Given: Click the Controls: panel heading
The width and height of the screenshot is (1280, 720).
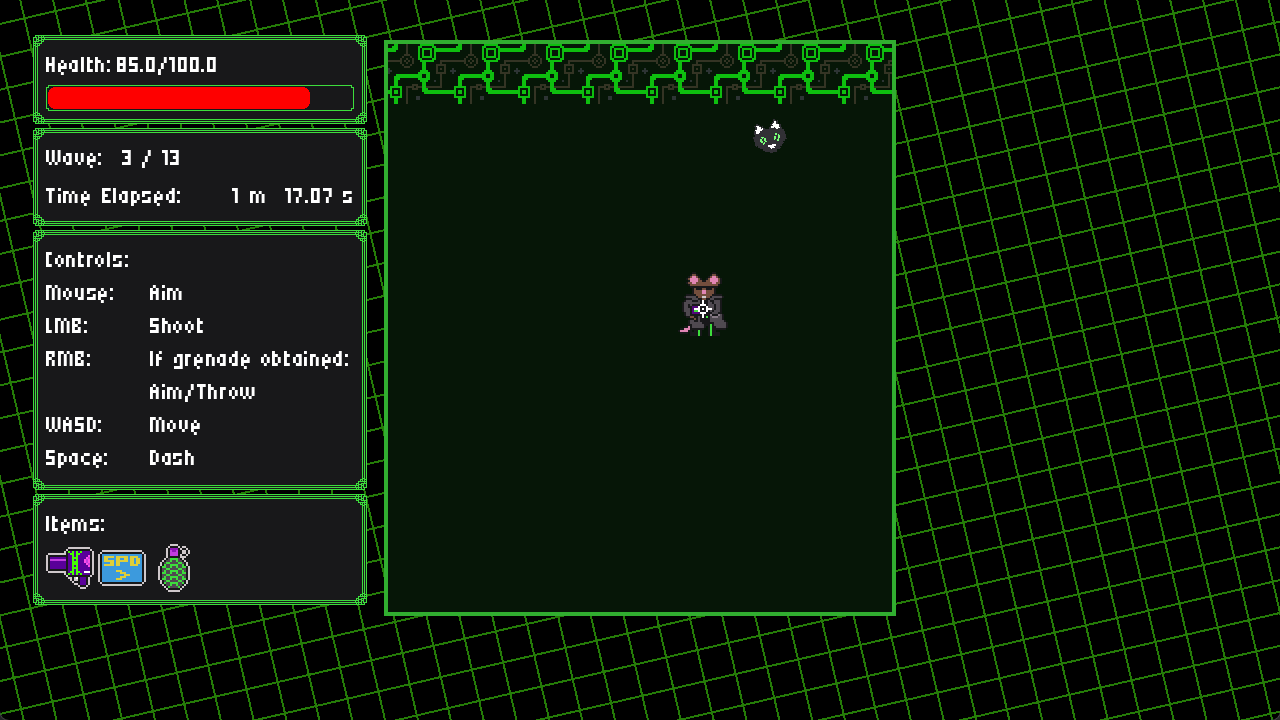Looking at the screenshot, I should click(x=85, y=260).
